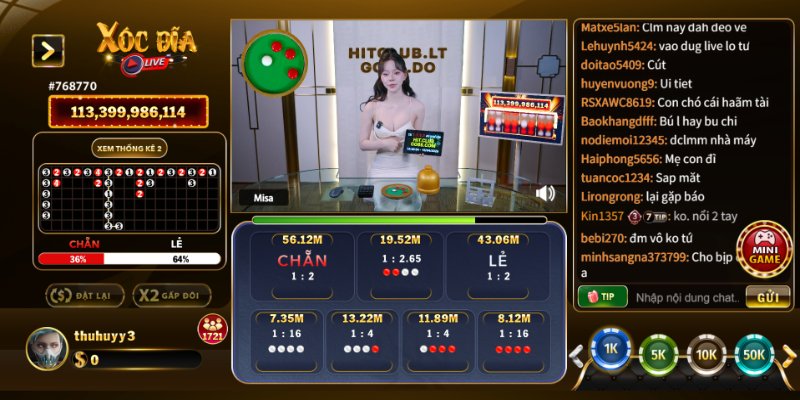
Task: Pick the 10K chip
Action: pos(706,353)
